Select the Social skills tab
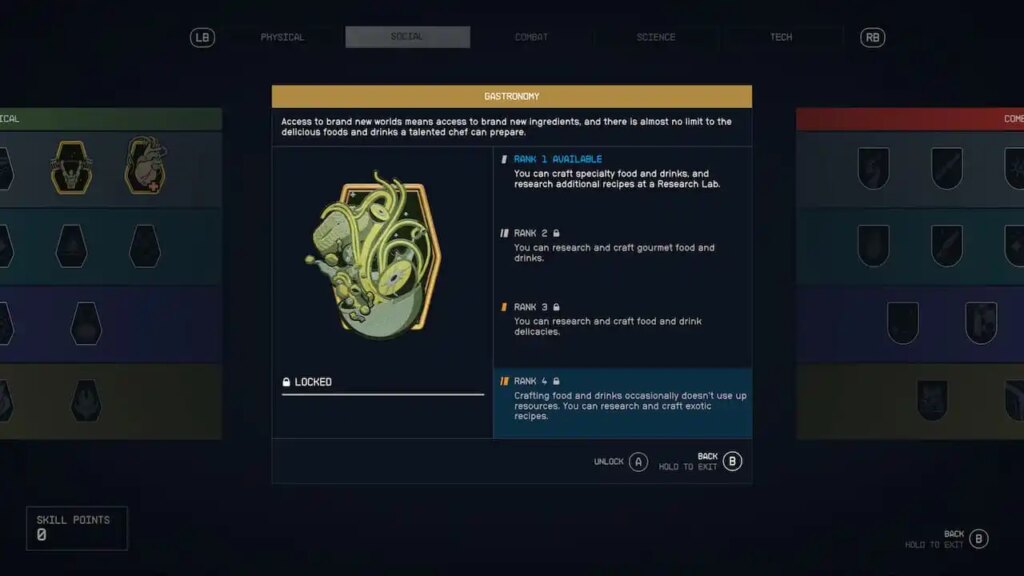Viewport: 1024px width, 576px height. tap(407, 37)
